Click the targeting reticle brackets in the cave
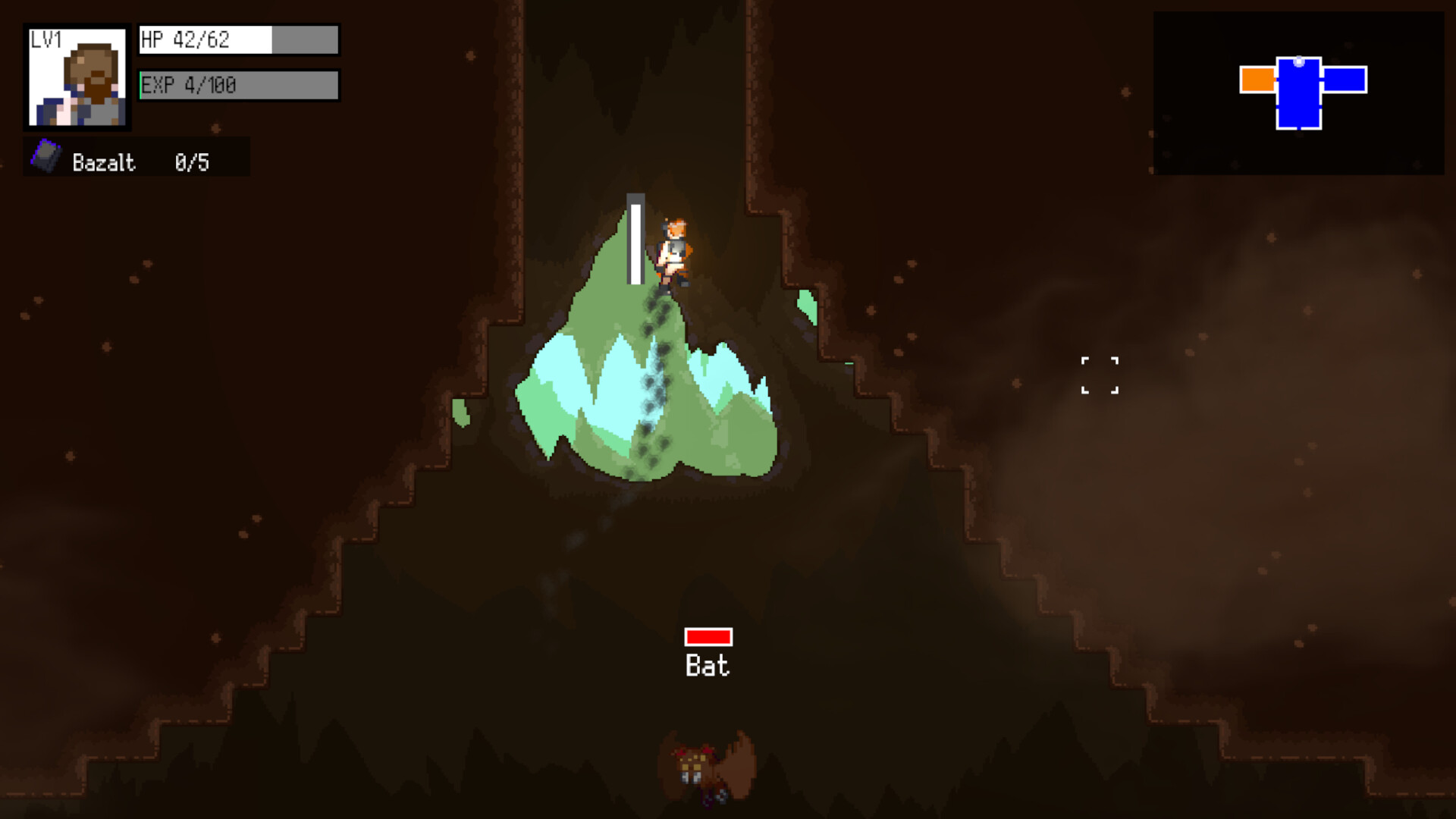Viewport: 1456px width, 819px height. tap(1101, 373)
